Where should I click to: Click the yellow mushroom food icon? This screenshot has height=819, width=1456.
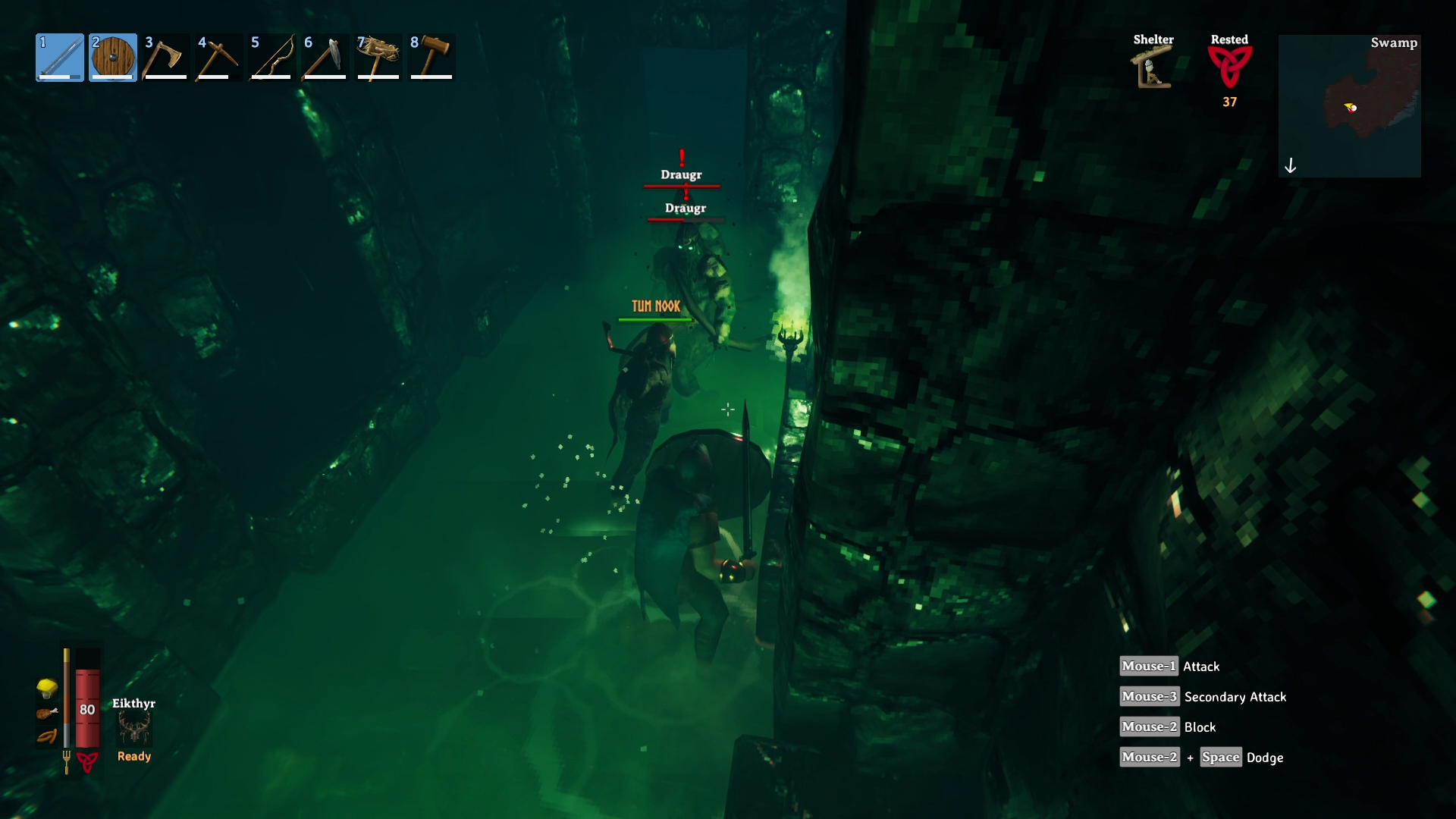click(47, 688)
